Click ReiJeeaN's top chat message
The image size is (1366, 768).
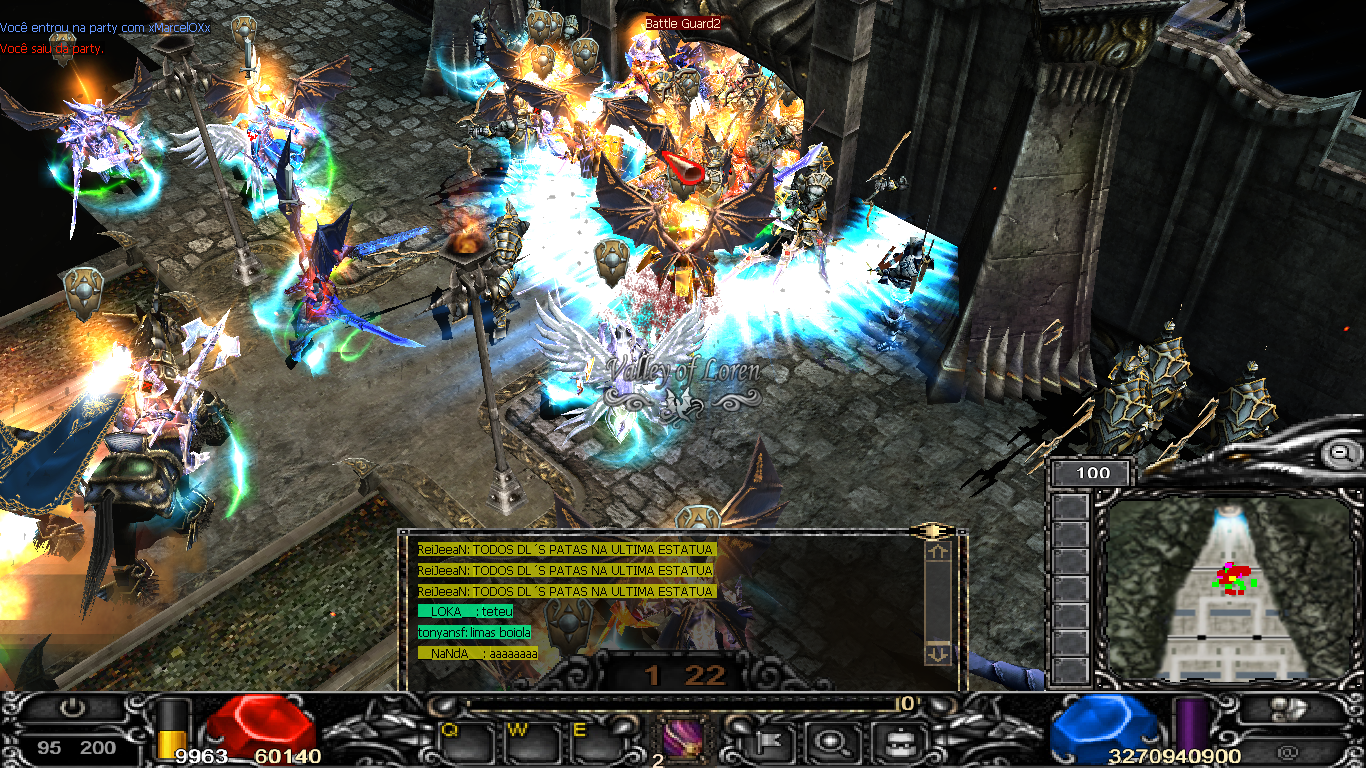565,549
